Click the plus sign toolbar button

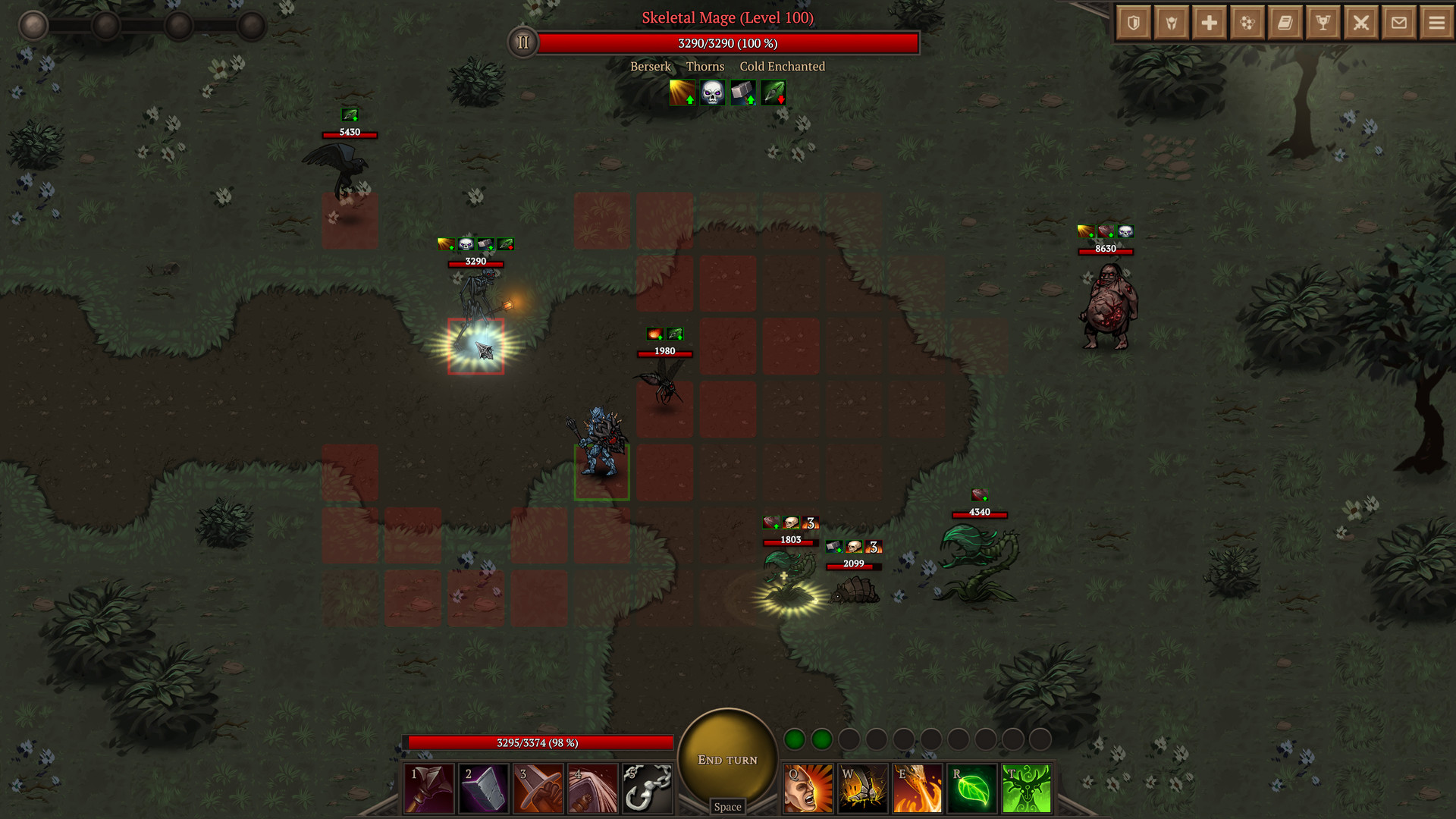[1210, 23]
